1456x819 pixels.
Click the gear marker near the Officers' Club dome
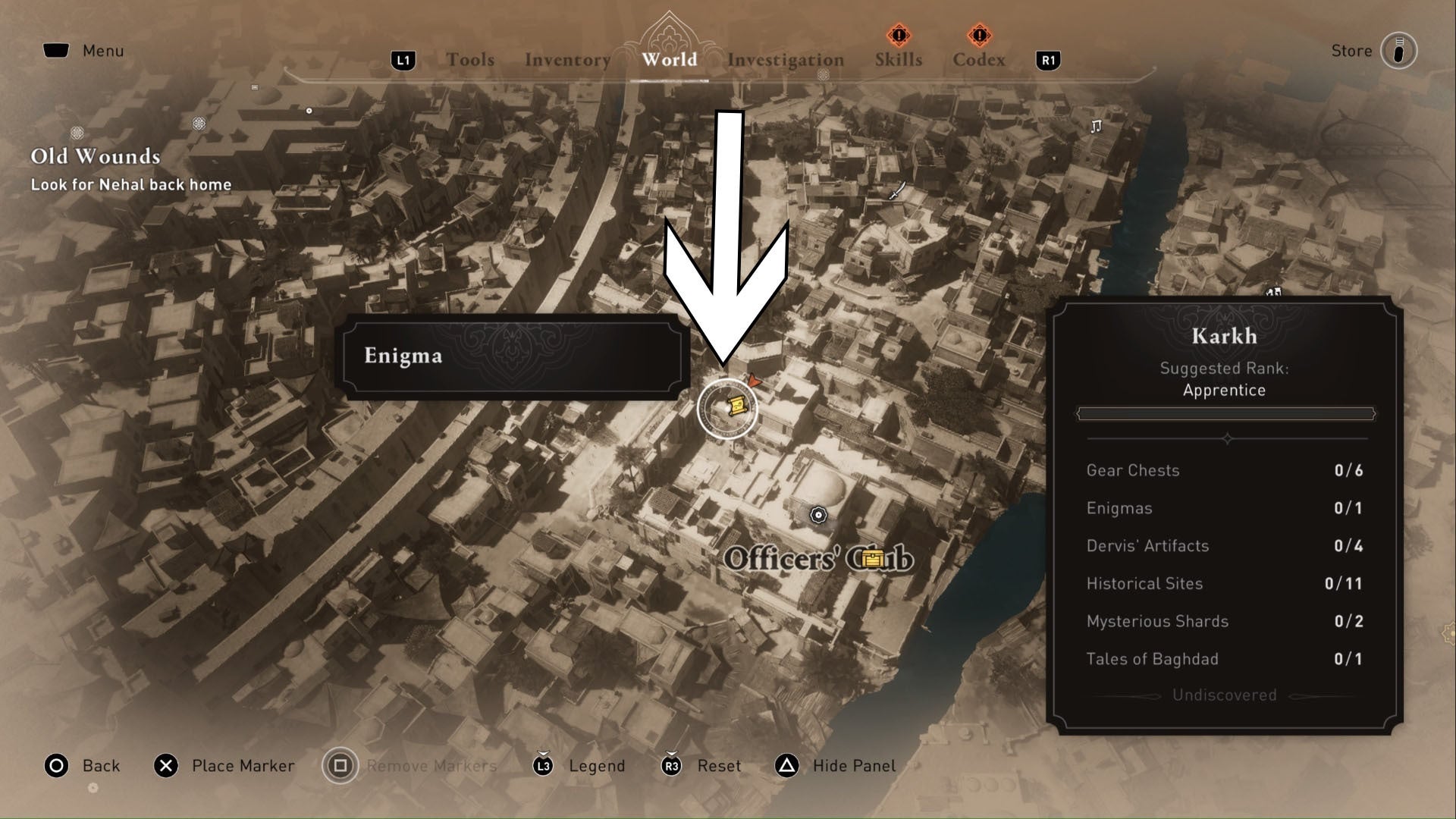(820, 515)
